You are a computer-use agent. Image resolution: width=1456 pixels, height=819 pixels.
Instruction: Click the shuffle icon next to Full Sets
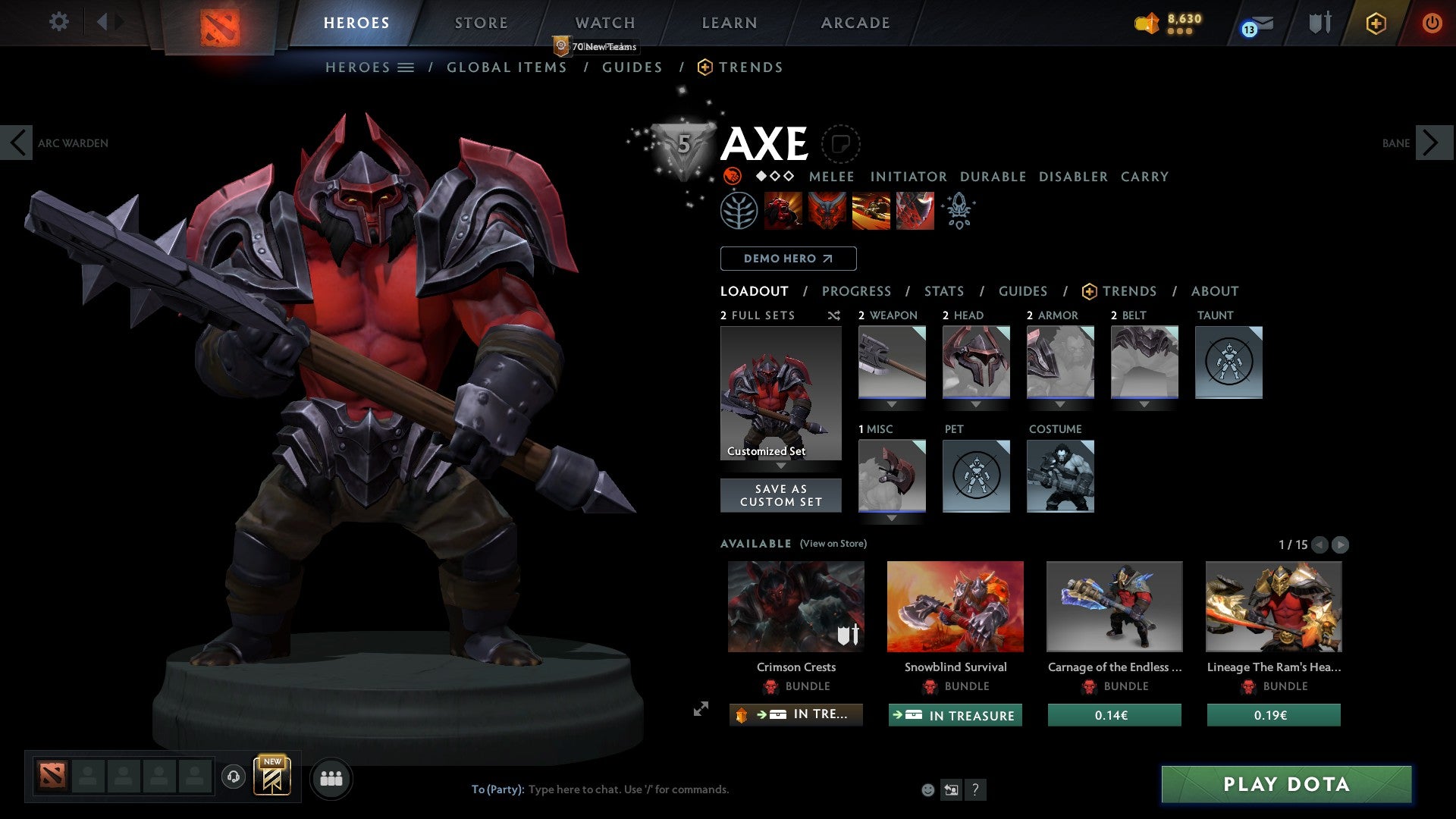(834, 315)
